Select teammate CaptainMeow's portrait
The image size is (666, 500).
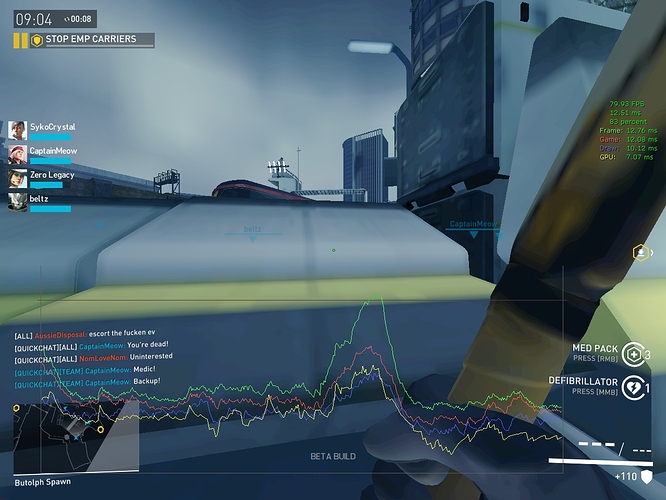[17, 154]
